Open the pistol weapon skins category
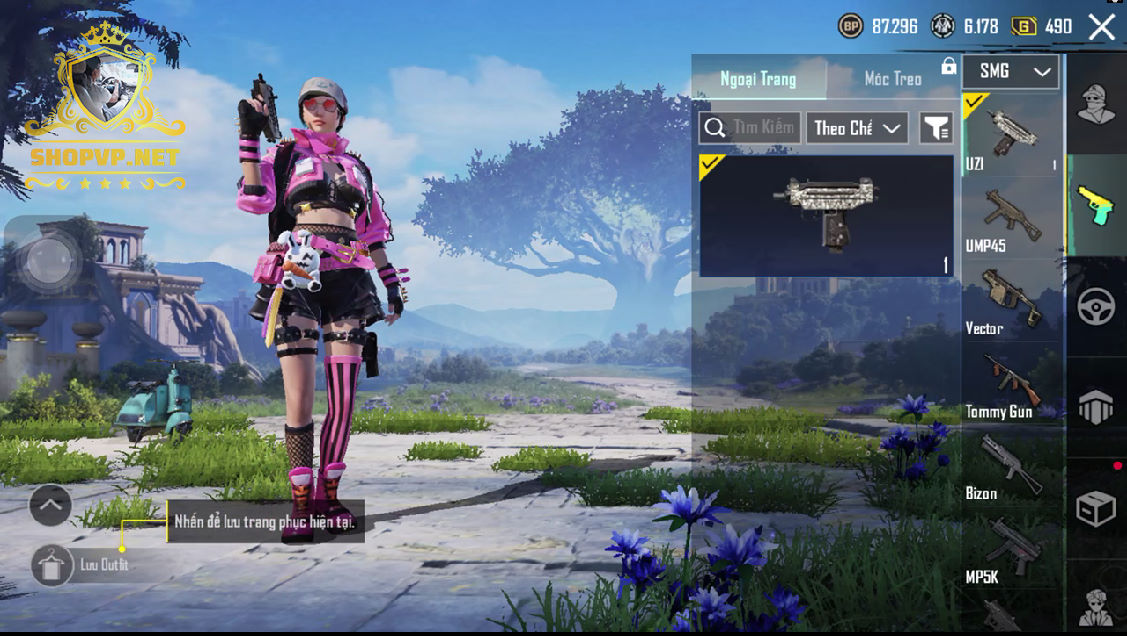 pos(1096,203)
